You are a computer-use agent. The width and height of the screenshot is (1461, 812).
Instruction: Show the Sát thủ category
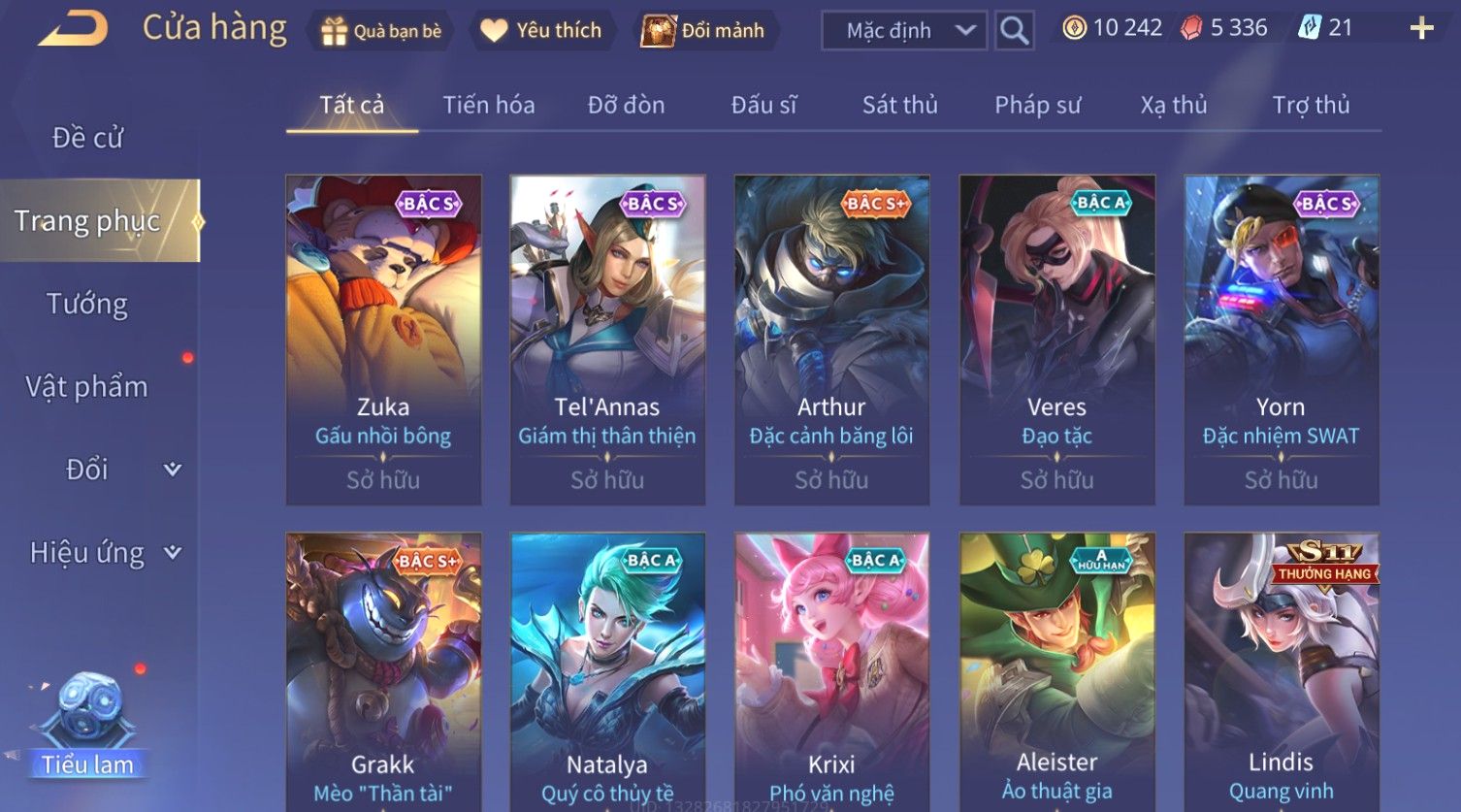(x=899, y=105)
